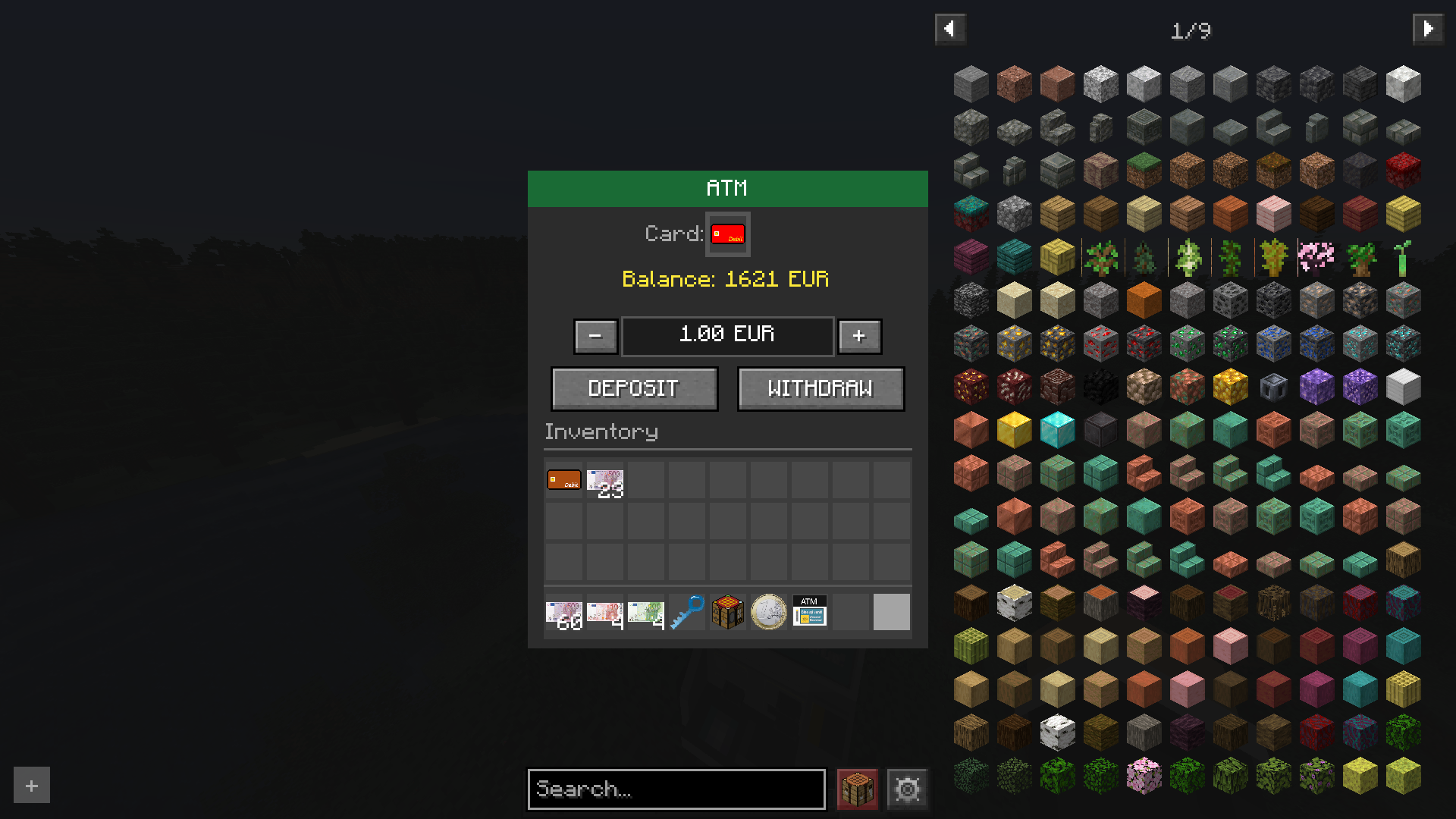Click the search field at the bottom

(x=676, y=789)
